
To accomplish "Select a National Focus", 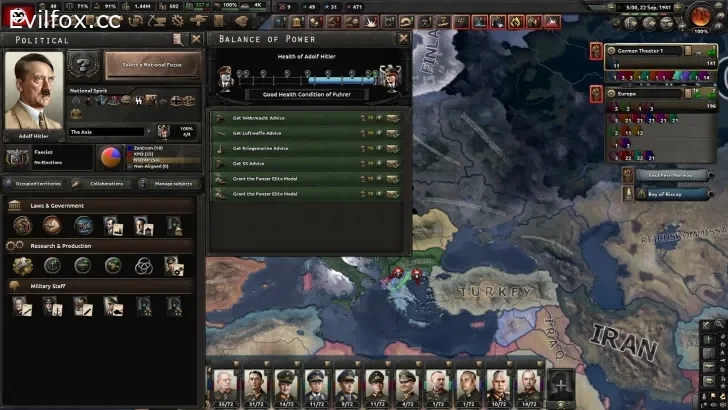I will [152, 65].
